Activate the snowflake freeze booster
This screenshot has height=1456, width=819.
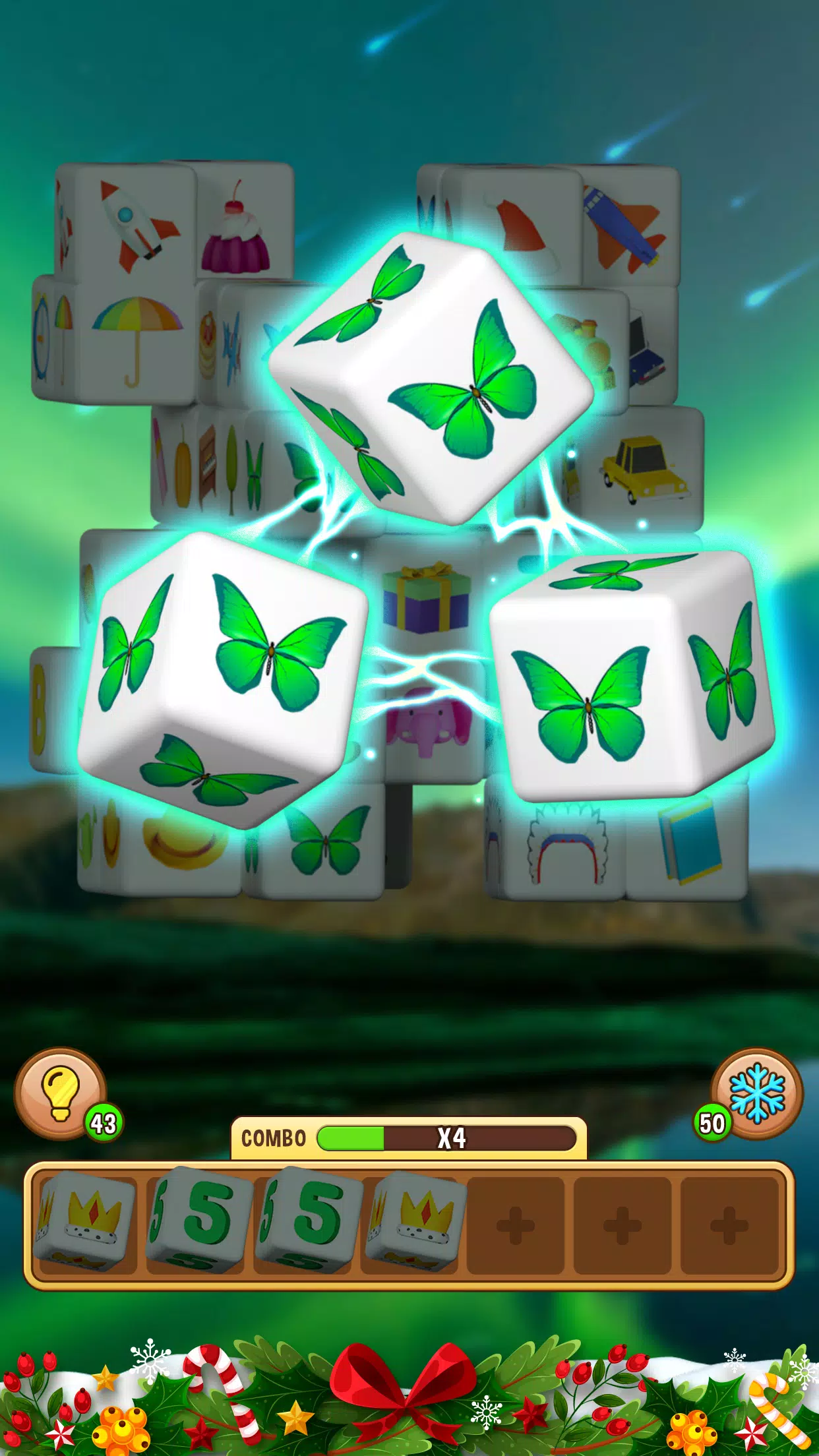tap(757, 1093)
